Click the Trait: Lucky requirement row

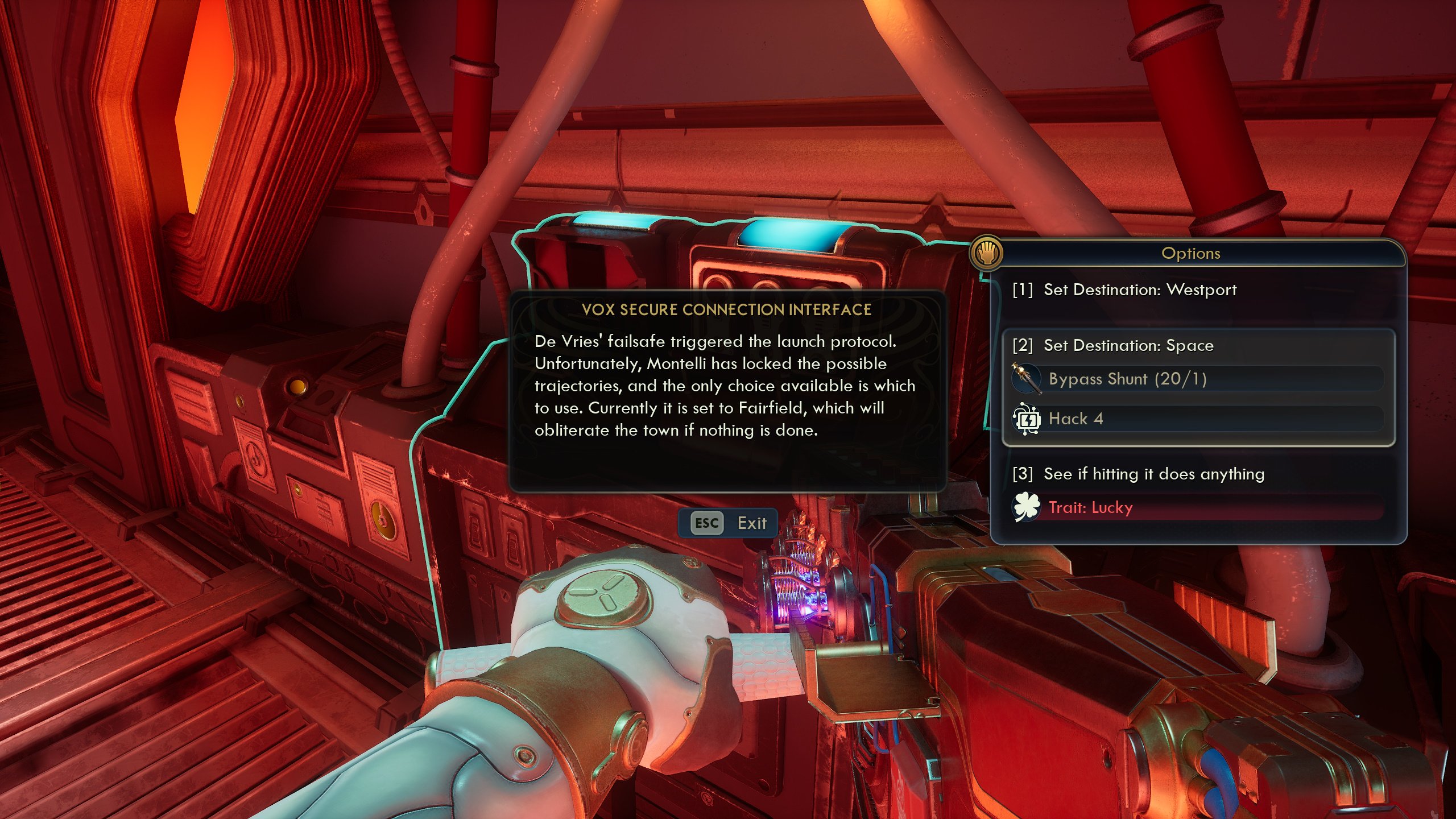[x=1197, y=507]
